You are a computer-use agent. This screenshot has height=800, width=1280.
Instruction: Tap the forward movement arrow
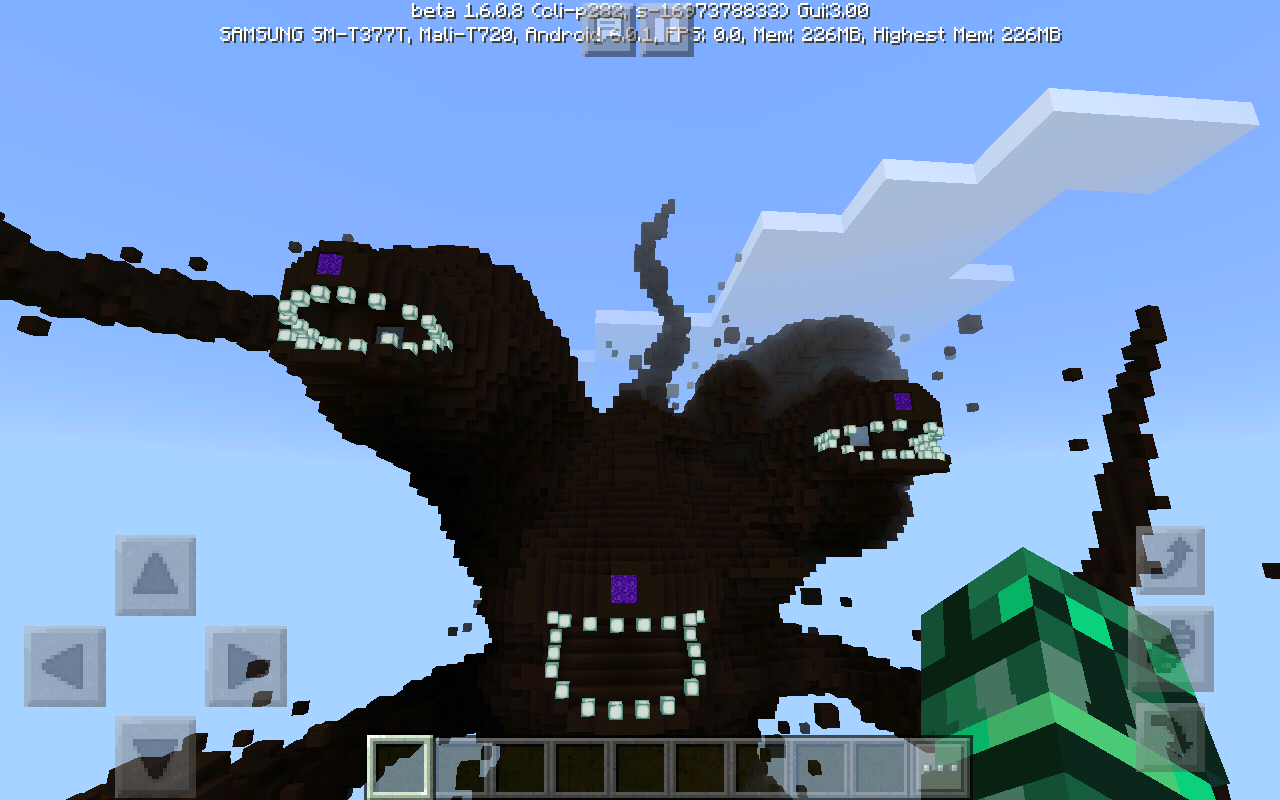155,574
